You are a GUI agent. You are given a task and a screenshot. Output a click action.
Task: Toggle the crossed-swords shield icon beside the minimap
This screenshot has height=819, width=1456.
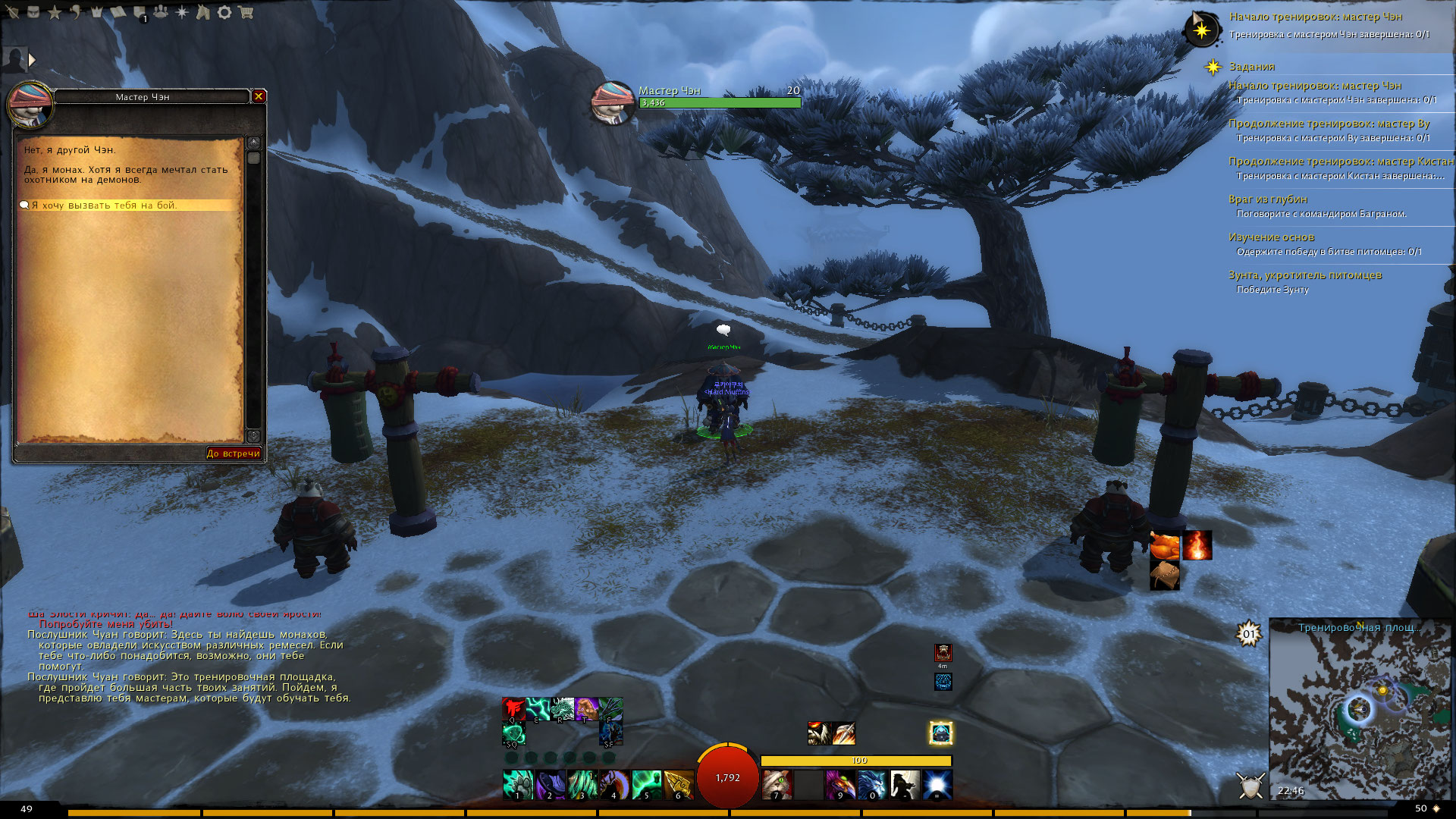tap(1250, 786)
